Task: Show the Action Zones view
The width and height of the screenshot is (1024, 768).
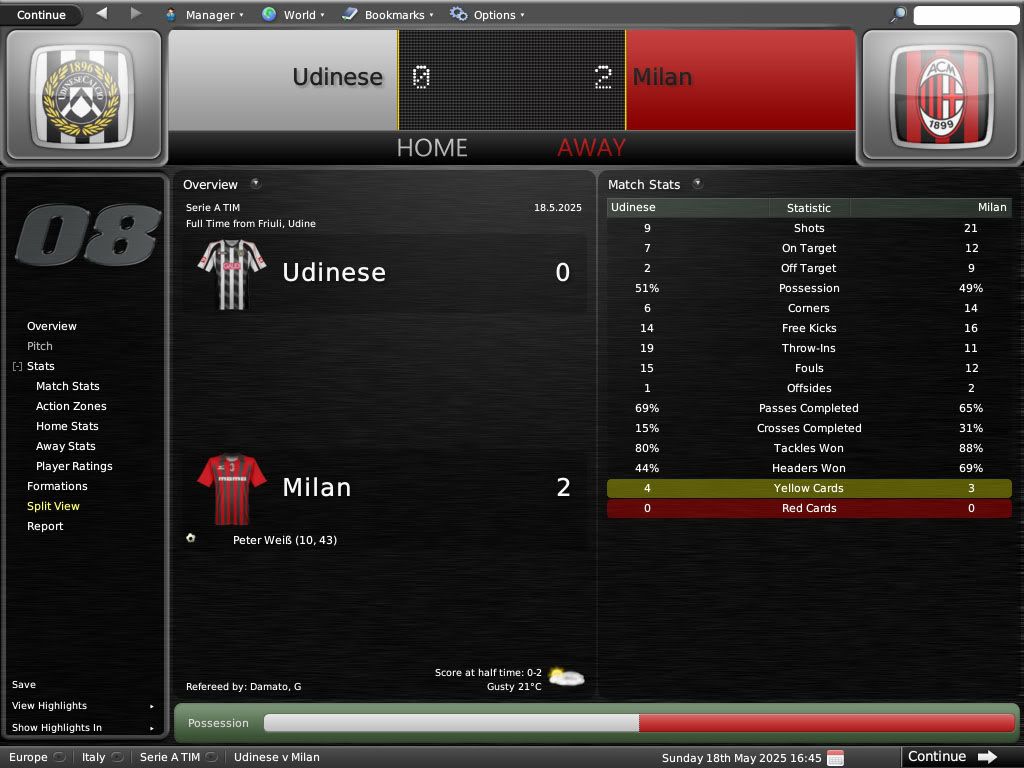Action: click(71, 406)
